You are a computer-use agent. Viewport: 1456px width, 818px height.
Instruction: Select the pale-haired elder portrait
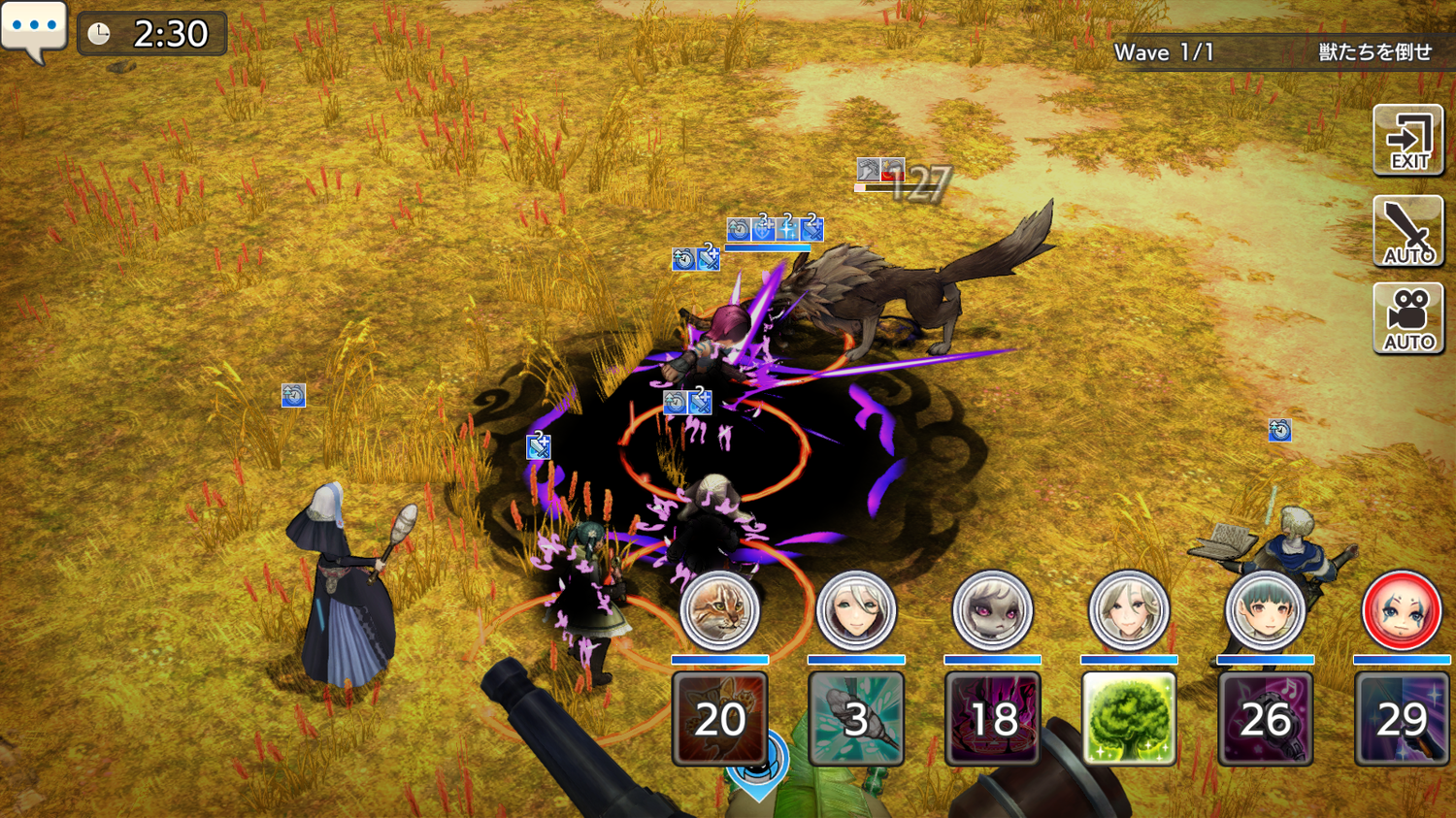(1129, 610)
